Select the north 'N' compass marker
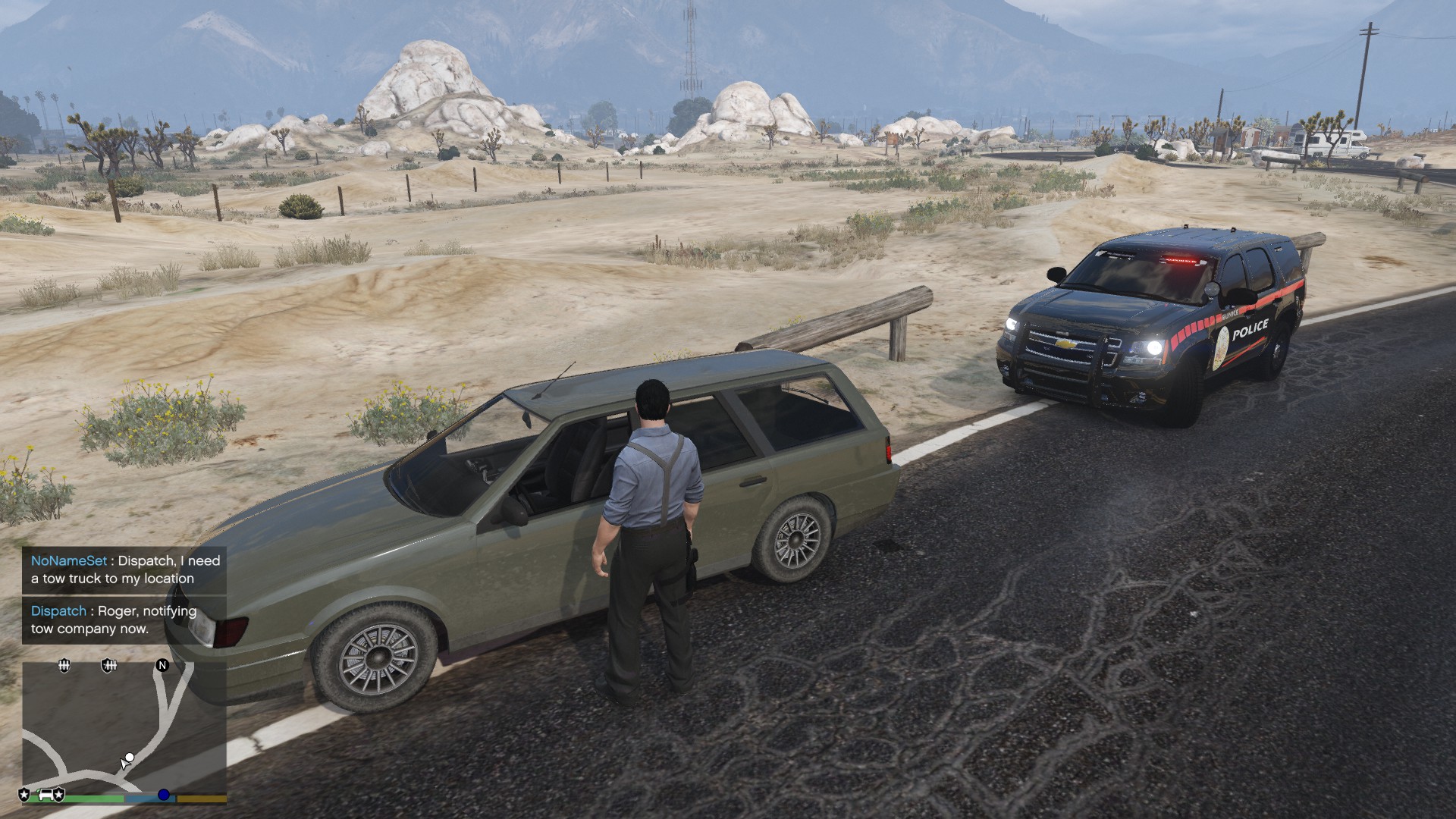Viewport: 1456px width, 819px height. click(x=162, y=665)
